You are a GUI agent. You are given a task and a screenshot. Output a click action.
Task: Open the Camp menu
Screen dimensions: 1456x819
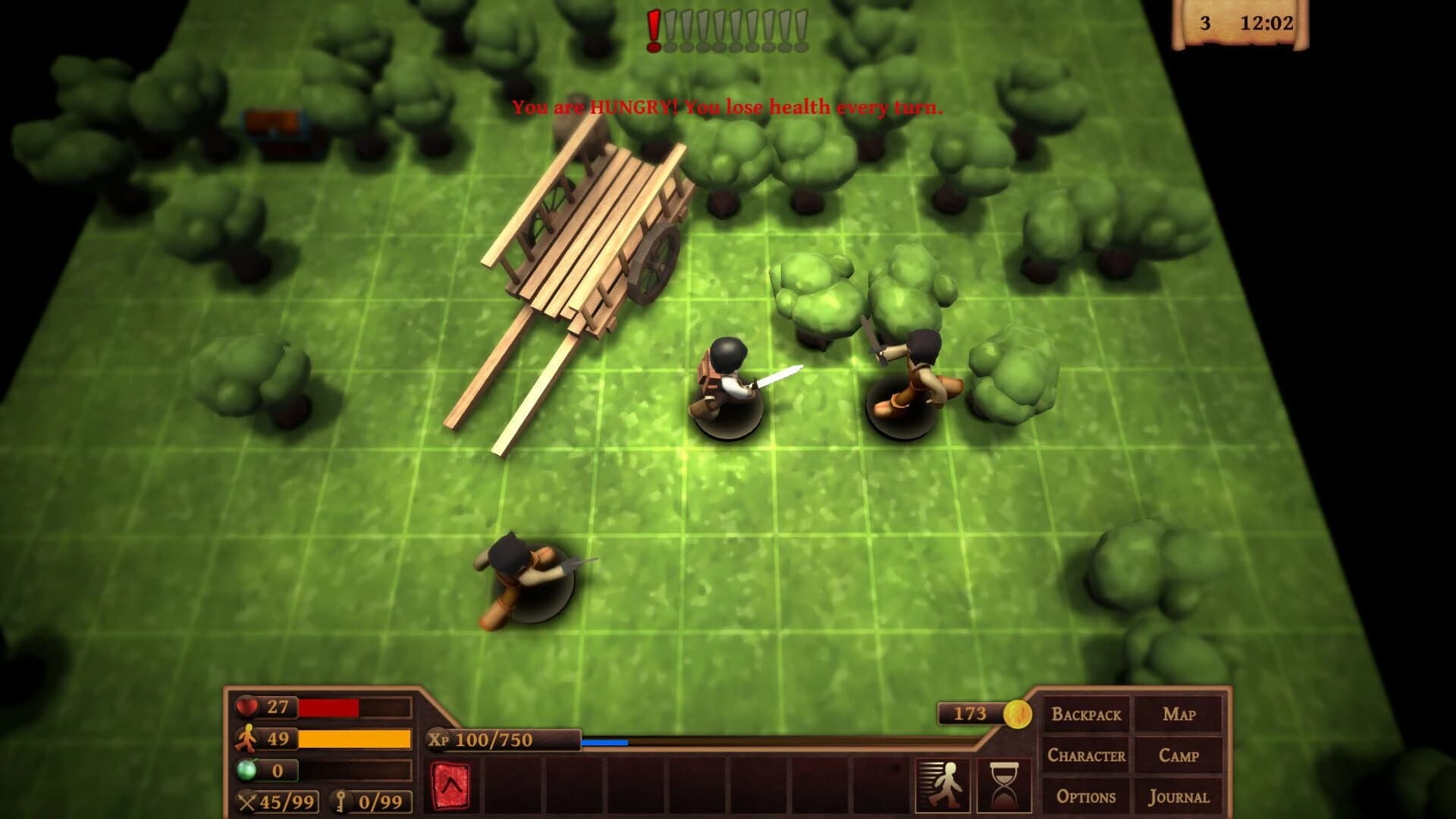point(1180,755)
